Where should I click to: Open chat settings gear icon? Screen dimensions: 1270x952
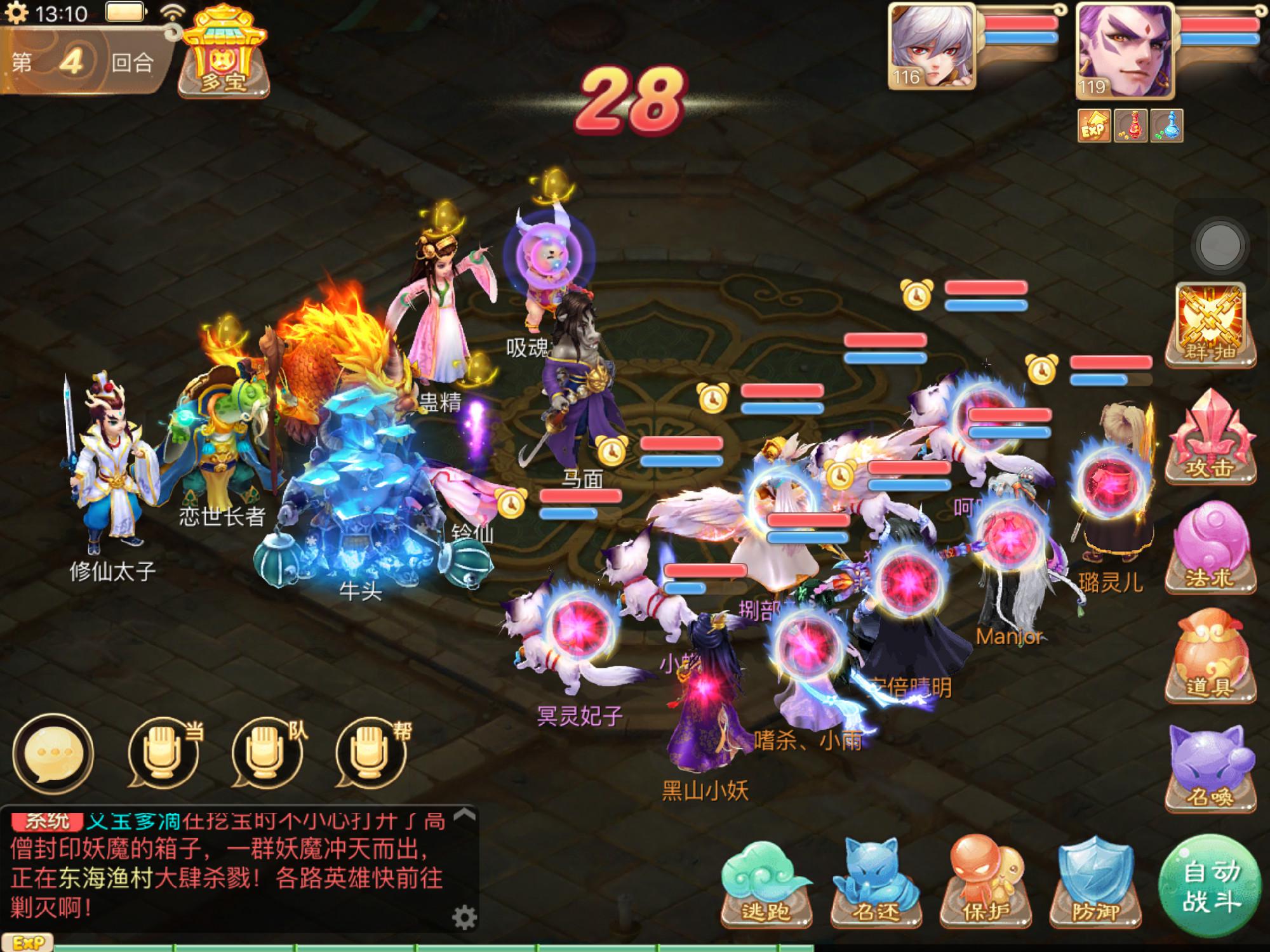pyautogui.click(x=464, y=917)
